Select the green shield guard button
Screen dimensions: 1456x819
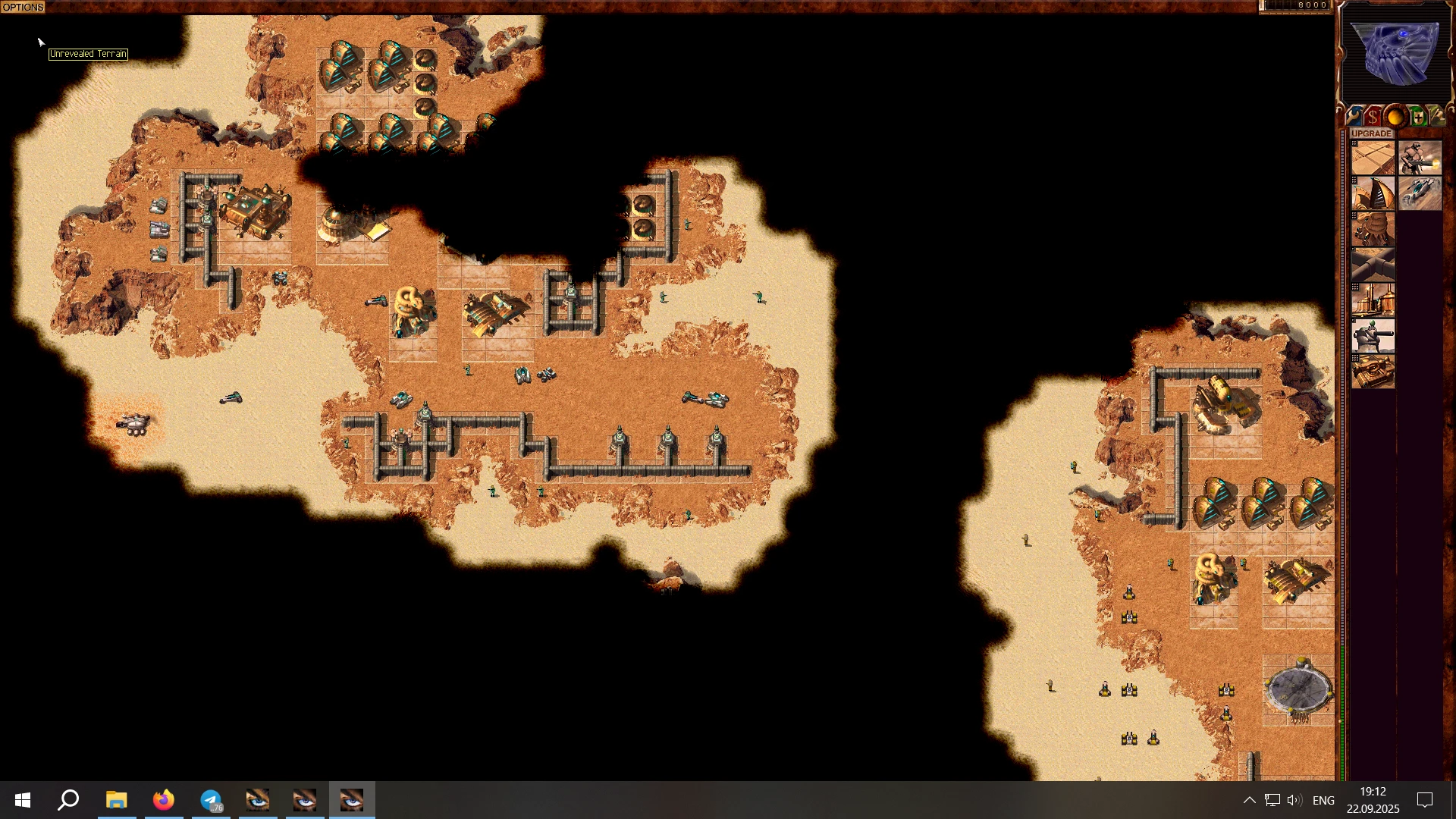click(1417, 118)
